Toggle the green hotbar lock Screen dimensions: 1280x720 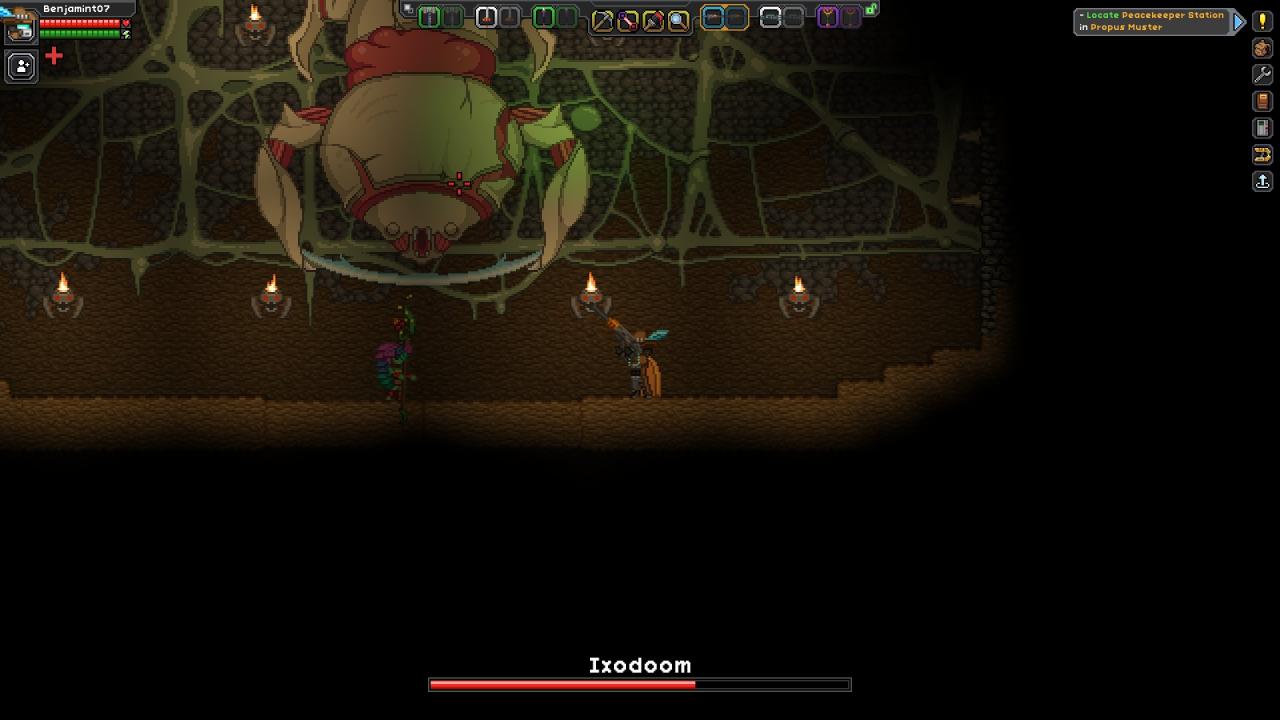(x=871, y=9)
